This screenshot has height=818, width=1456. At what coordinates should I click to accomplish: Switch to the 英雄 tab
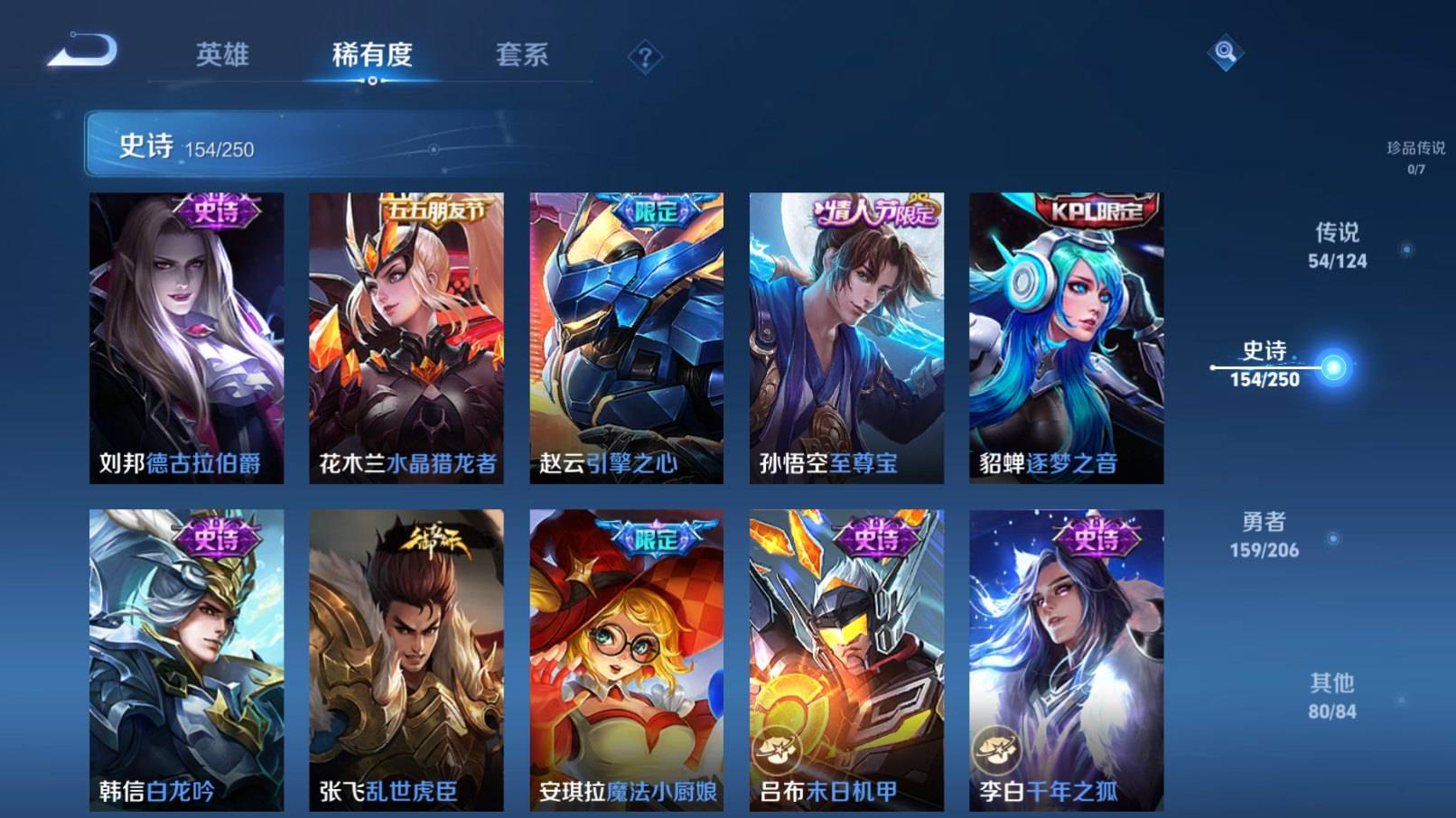click(222, 55)
